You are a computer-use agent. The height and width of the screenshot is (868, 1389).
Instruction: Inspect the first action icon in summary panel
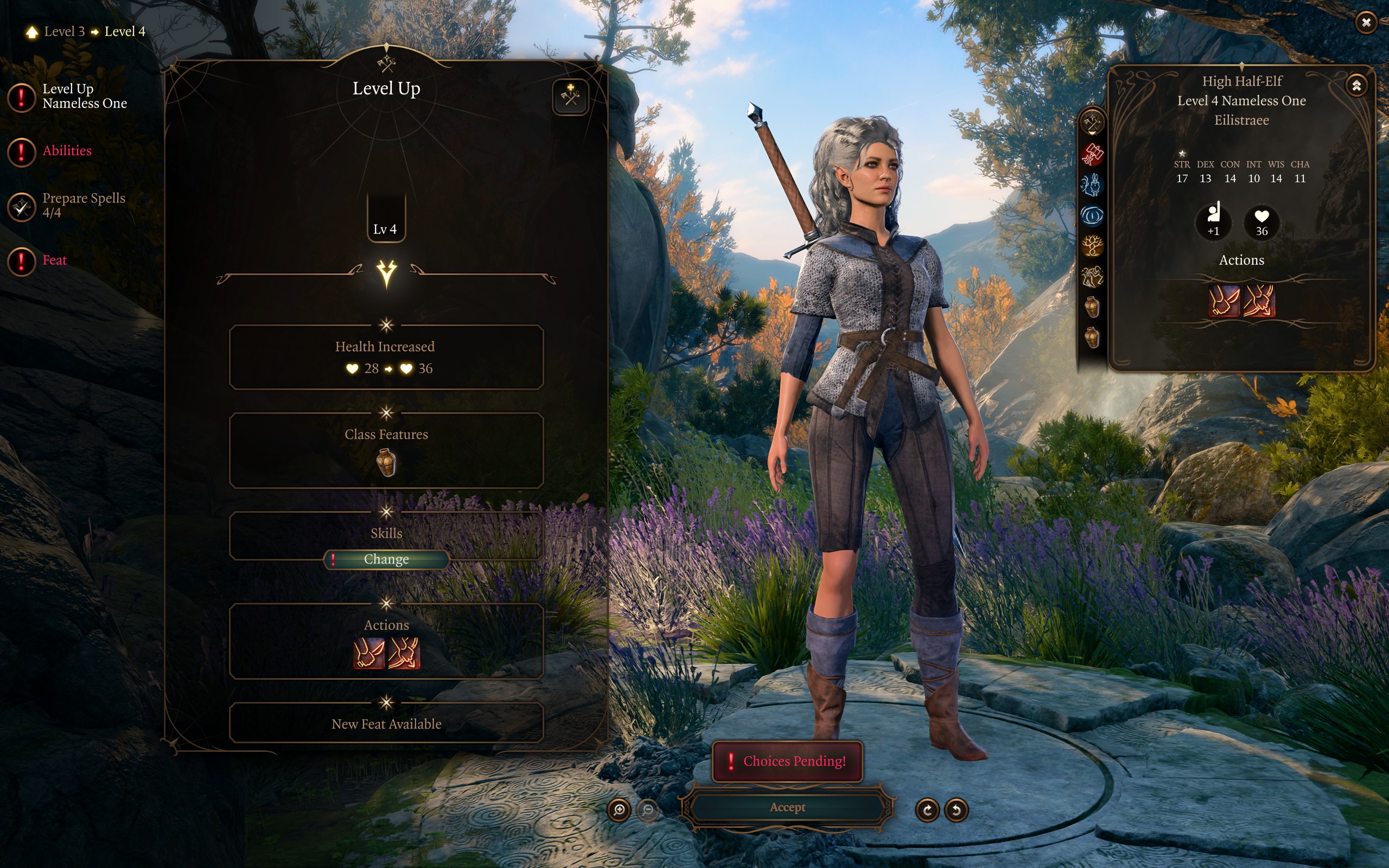[x=1224, y=301]
